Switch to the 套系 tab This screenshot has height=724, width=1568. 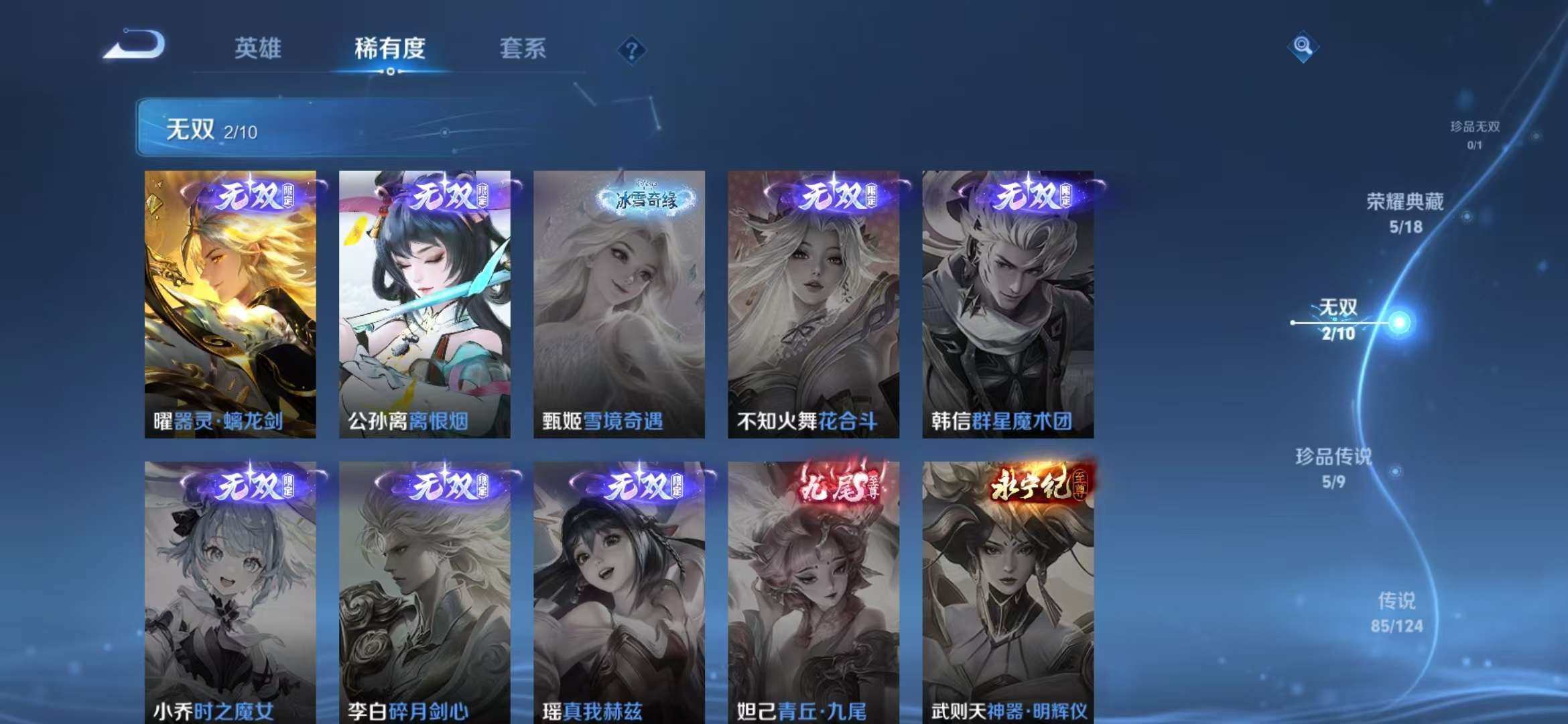coord(523,49)
